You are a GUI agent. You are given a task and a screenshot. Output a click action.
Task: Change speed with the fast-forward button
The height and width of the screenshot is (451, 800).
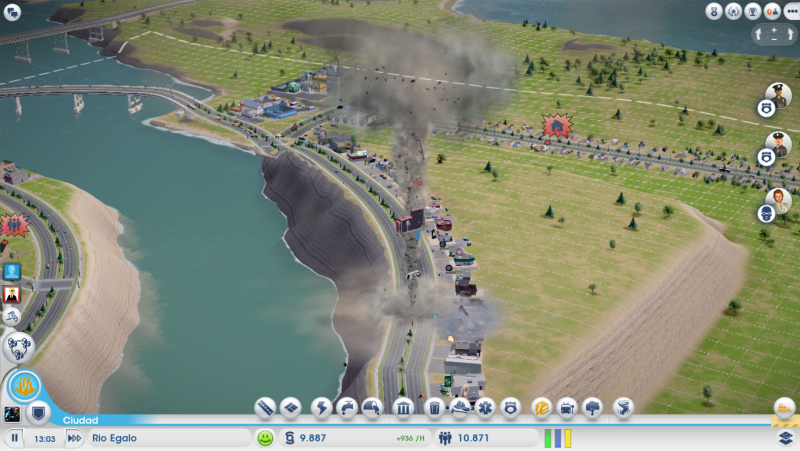pos(73,438)
